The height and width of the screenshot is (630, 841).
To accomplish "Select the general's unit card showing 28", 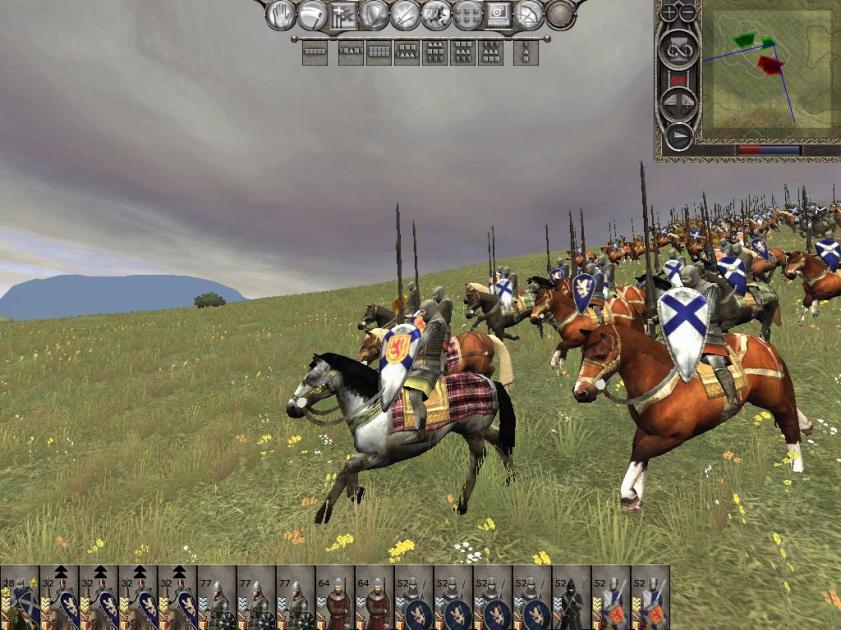I will (x=19, y=598).
